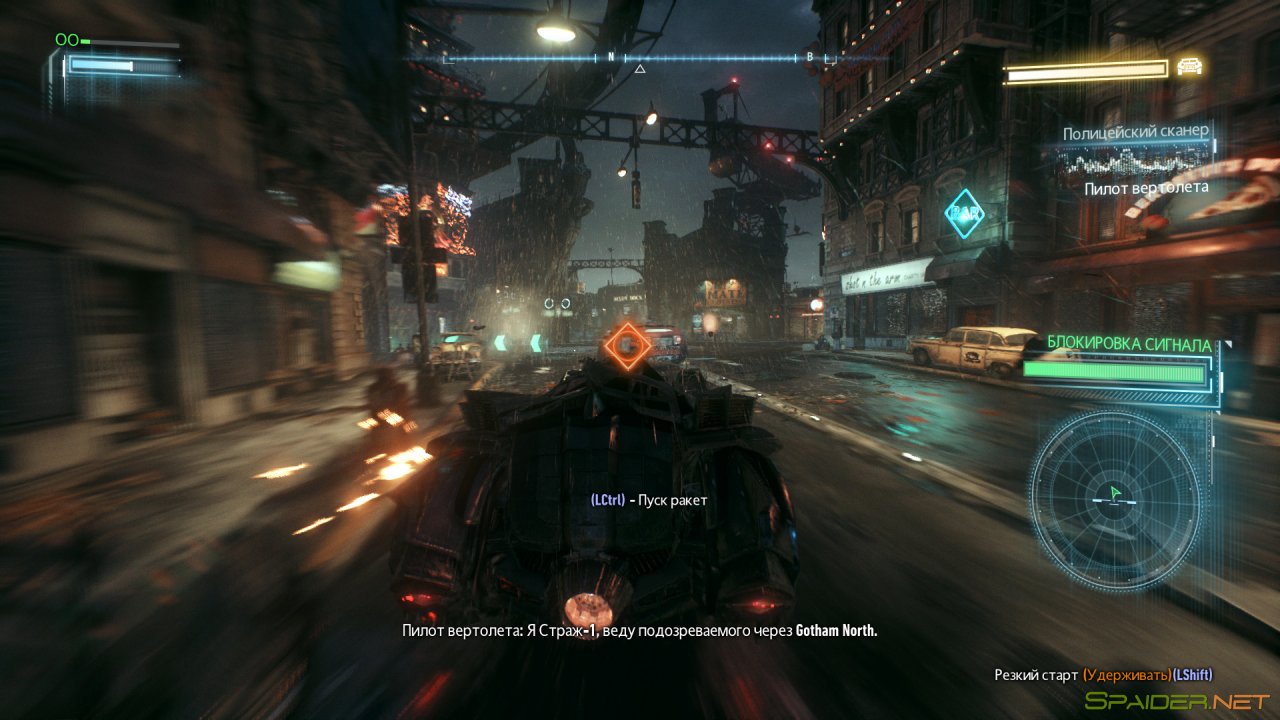Click the white compass triangle indicator
1280x720 pixels.
click(x=638, y=70)
